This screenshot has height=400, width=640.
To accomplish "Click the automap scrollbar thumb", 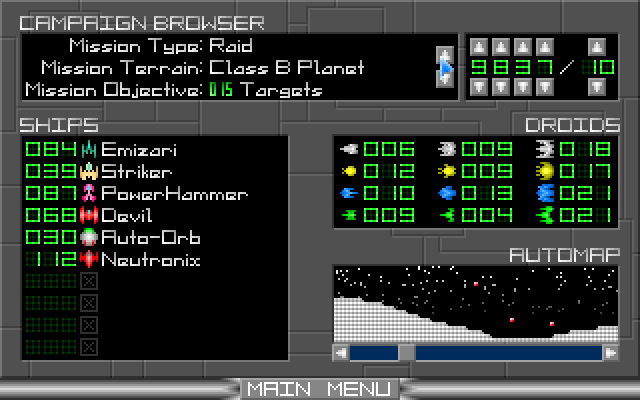I will pyautogui.click(x=406, y=352).
